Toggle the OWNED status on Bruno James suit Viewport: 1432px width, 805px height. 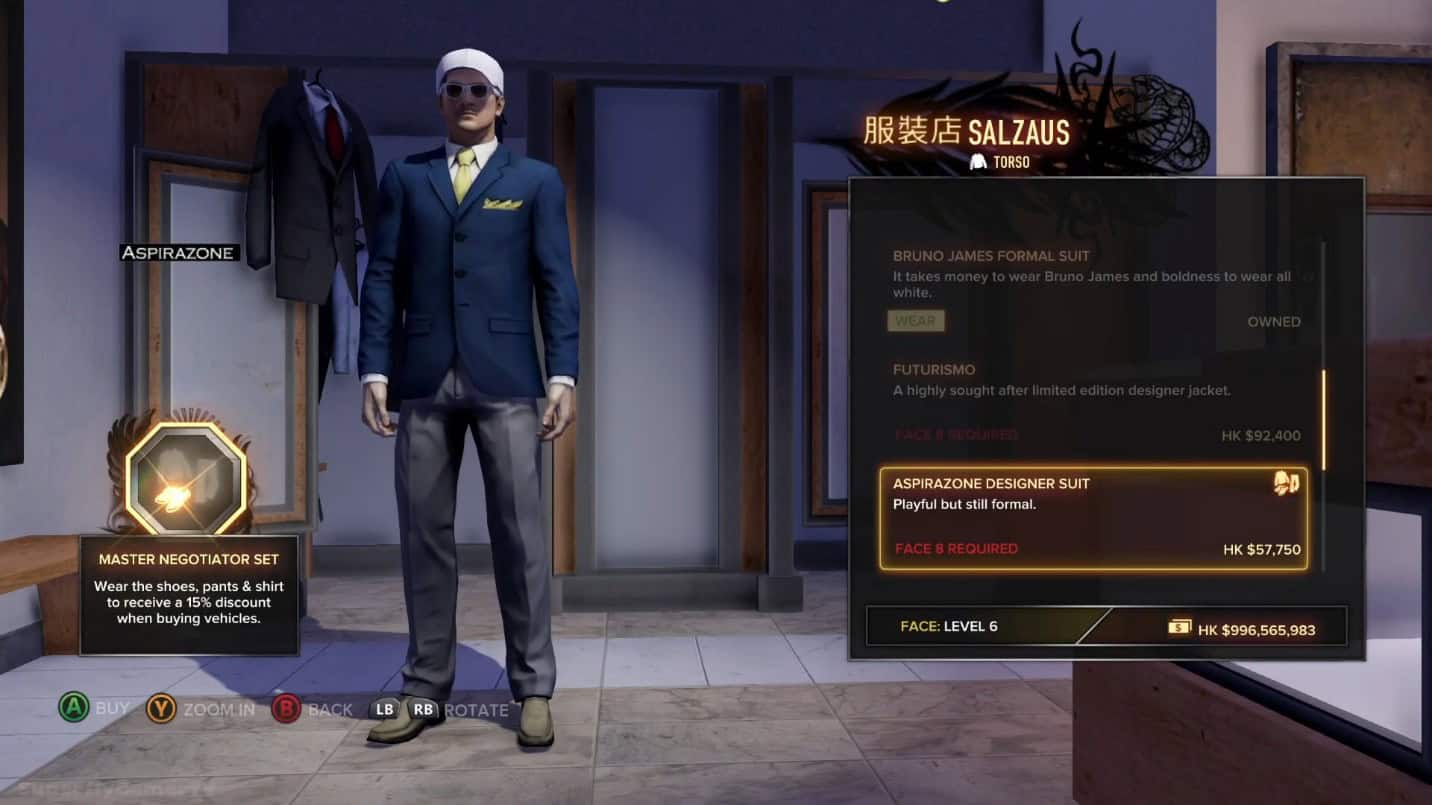(x=1277, y=321)
